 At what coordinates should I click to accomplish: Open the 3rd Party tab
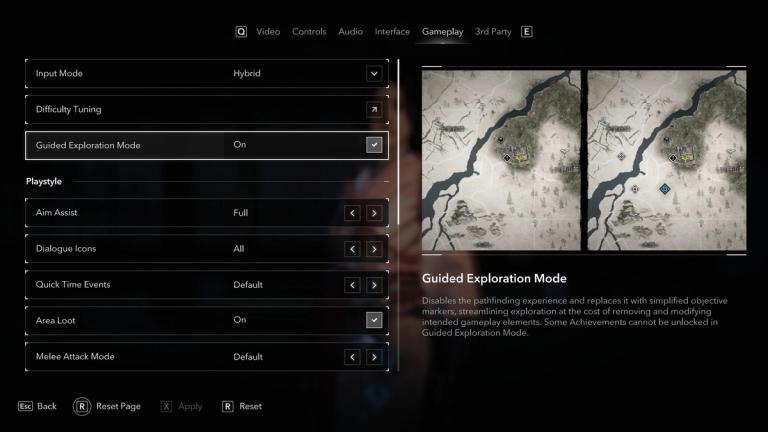point(493,32)
